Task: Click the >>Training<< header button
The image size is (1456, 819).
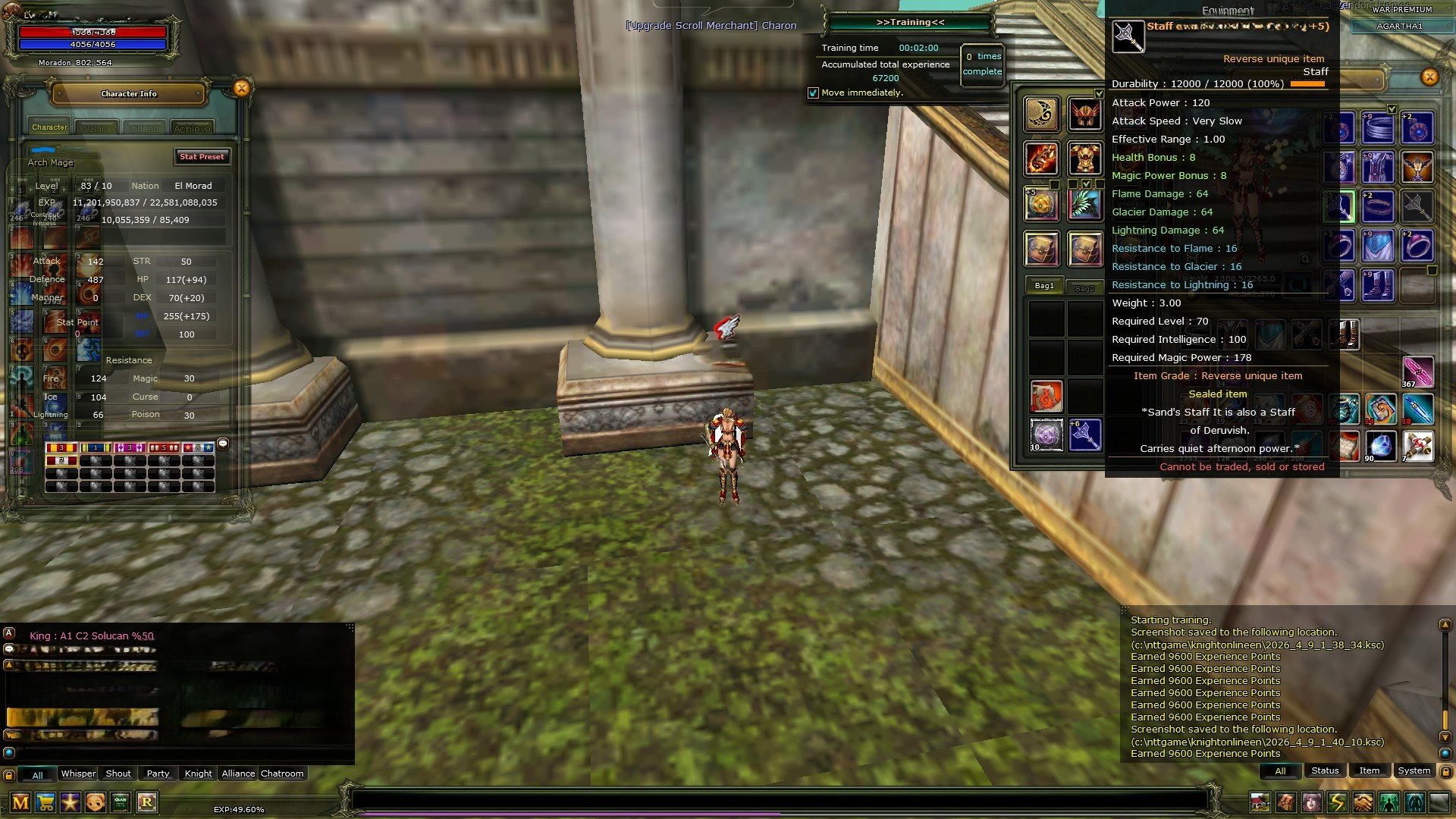Action: (910, 22)
